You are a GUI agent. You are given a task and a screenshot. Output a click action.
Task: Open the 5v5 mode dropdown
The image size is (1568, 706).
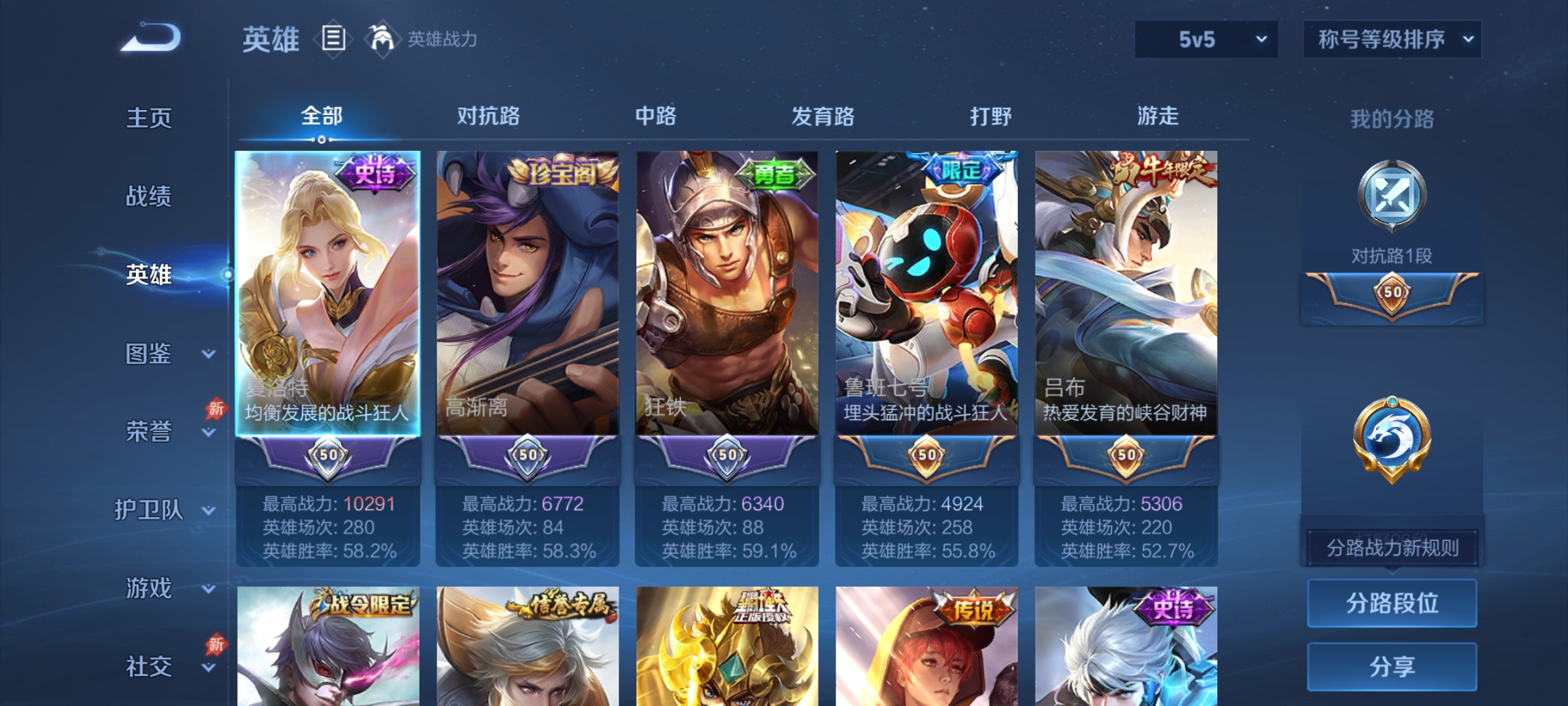(x=1205, y=39)
